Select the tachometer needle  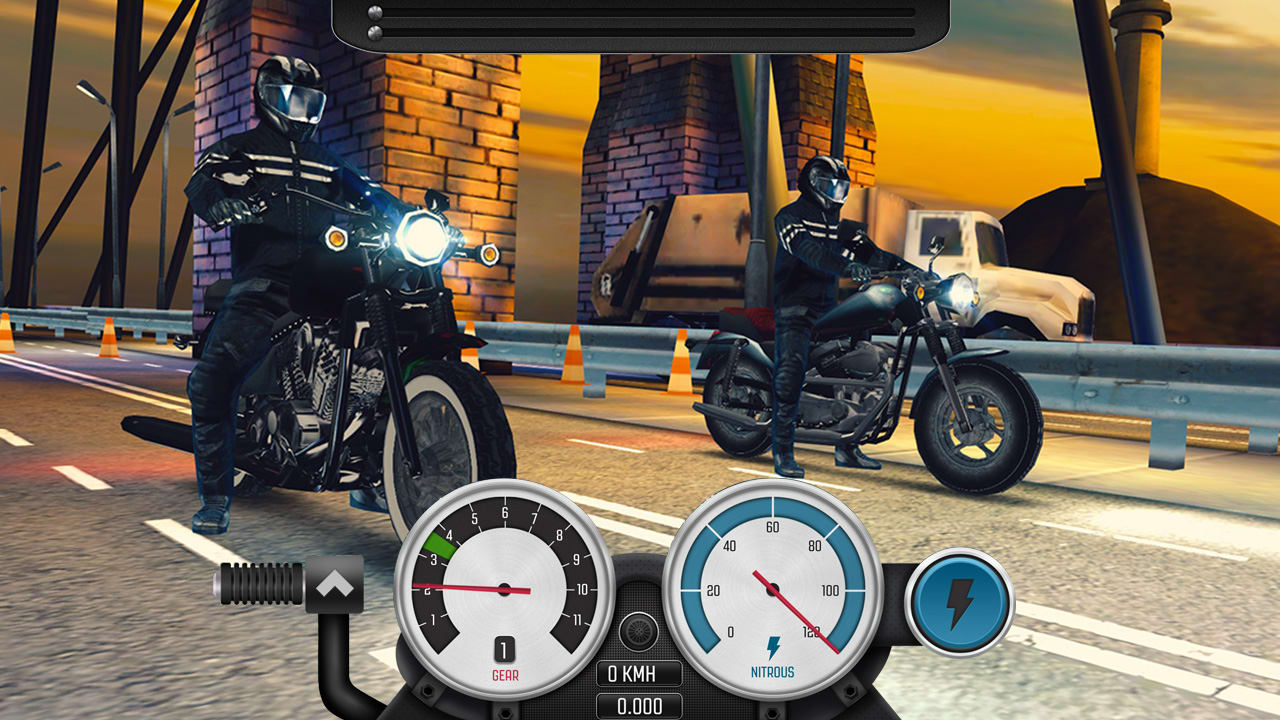point(460,586)
